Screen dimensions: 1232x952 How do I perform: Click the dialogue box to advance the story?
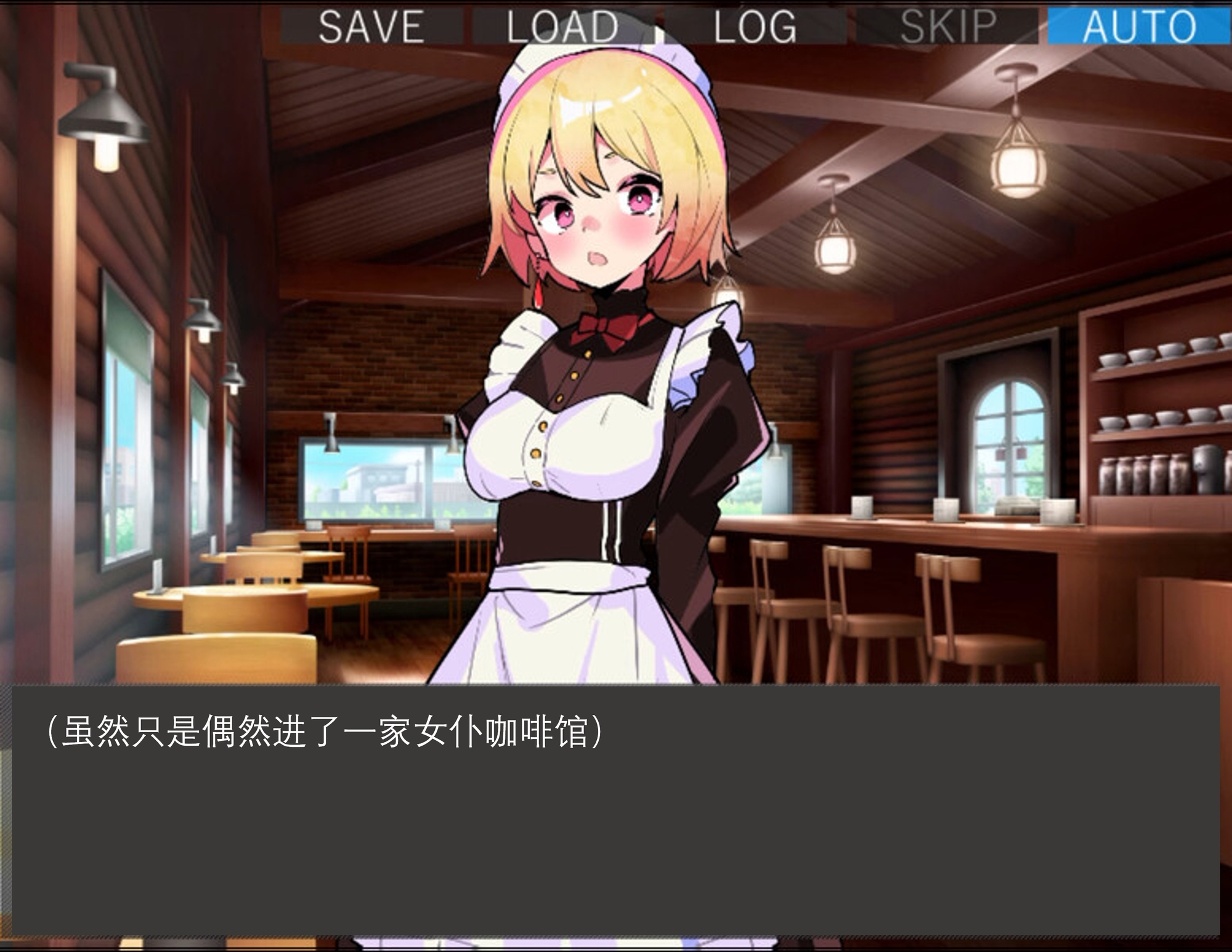(616, 813)
